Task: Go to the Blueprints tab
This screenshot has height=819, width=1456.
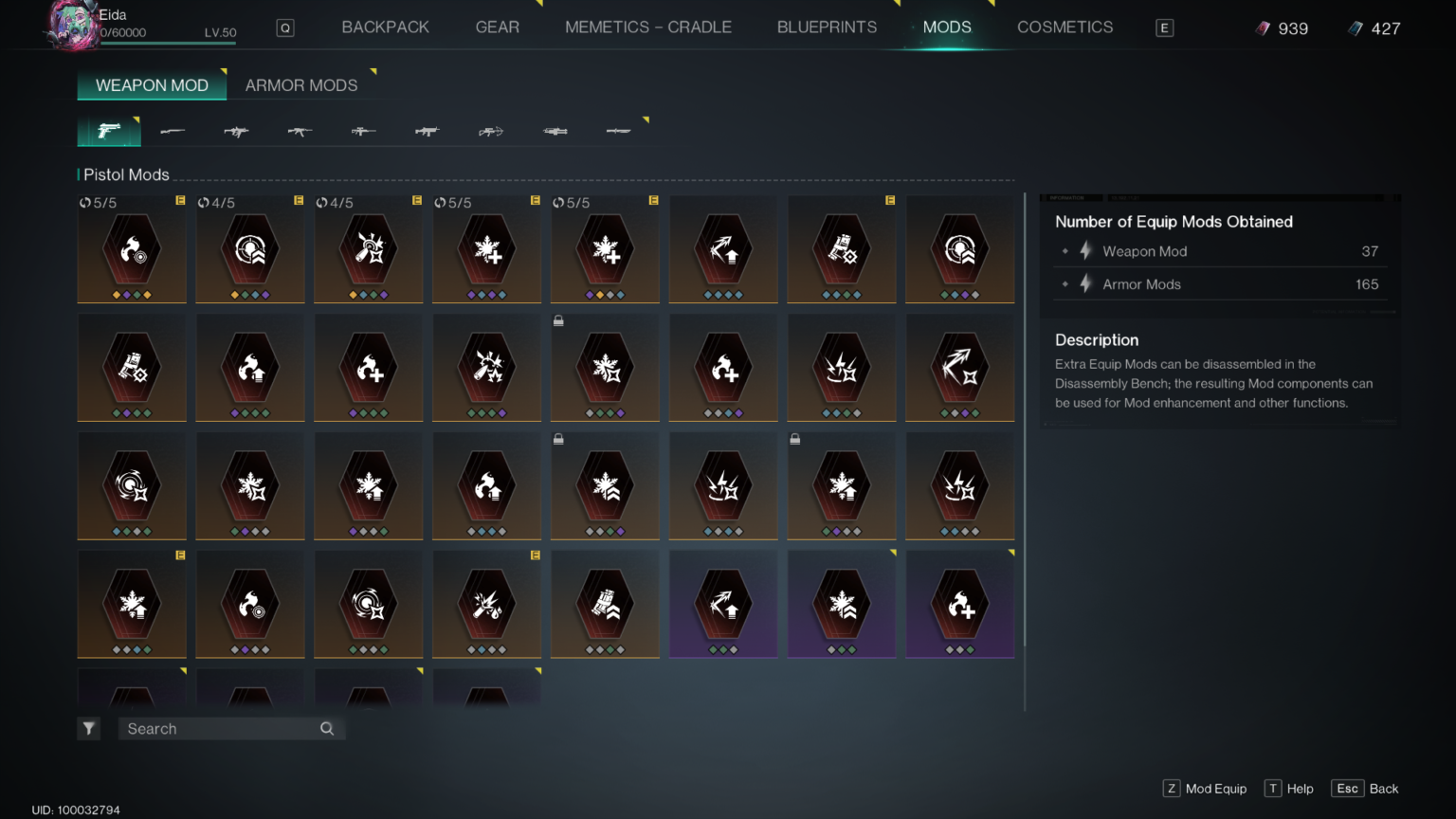Action: click(x=827, y=27)
